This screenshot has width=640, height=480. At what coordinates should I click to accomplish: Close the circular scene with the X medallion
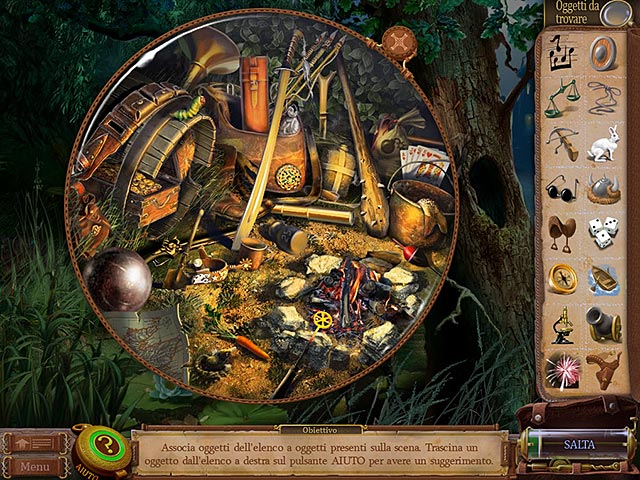tap(399, 46)
